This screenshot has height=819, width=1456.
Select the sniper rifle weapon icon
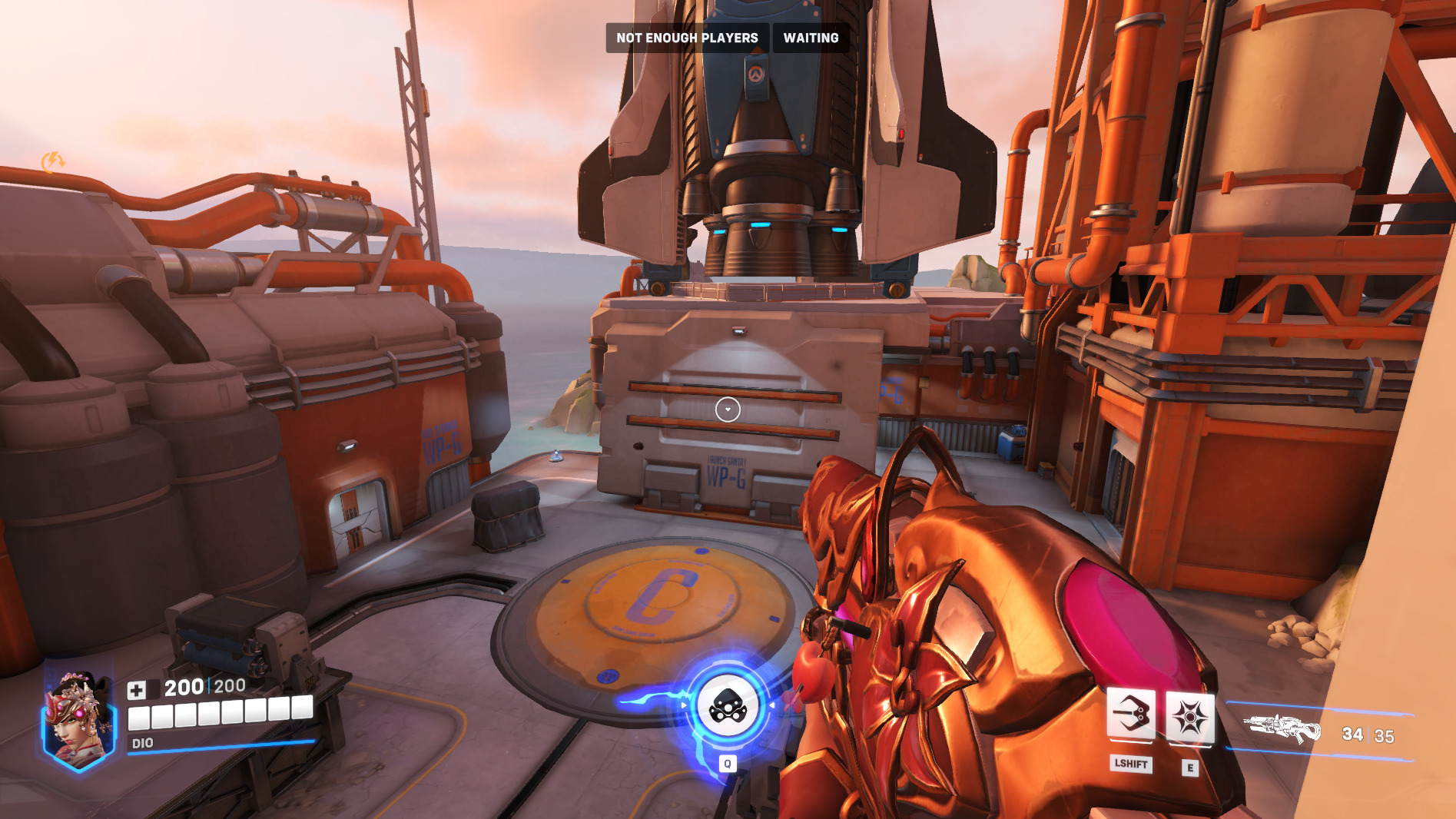click(x=1282, y=728)
